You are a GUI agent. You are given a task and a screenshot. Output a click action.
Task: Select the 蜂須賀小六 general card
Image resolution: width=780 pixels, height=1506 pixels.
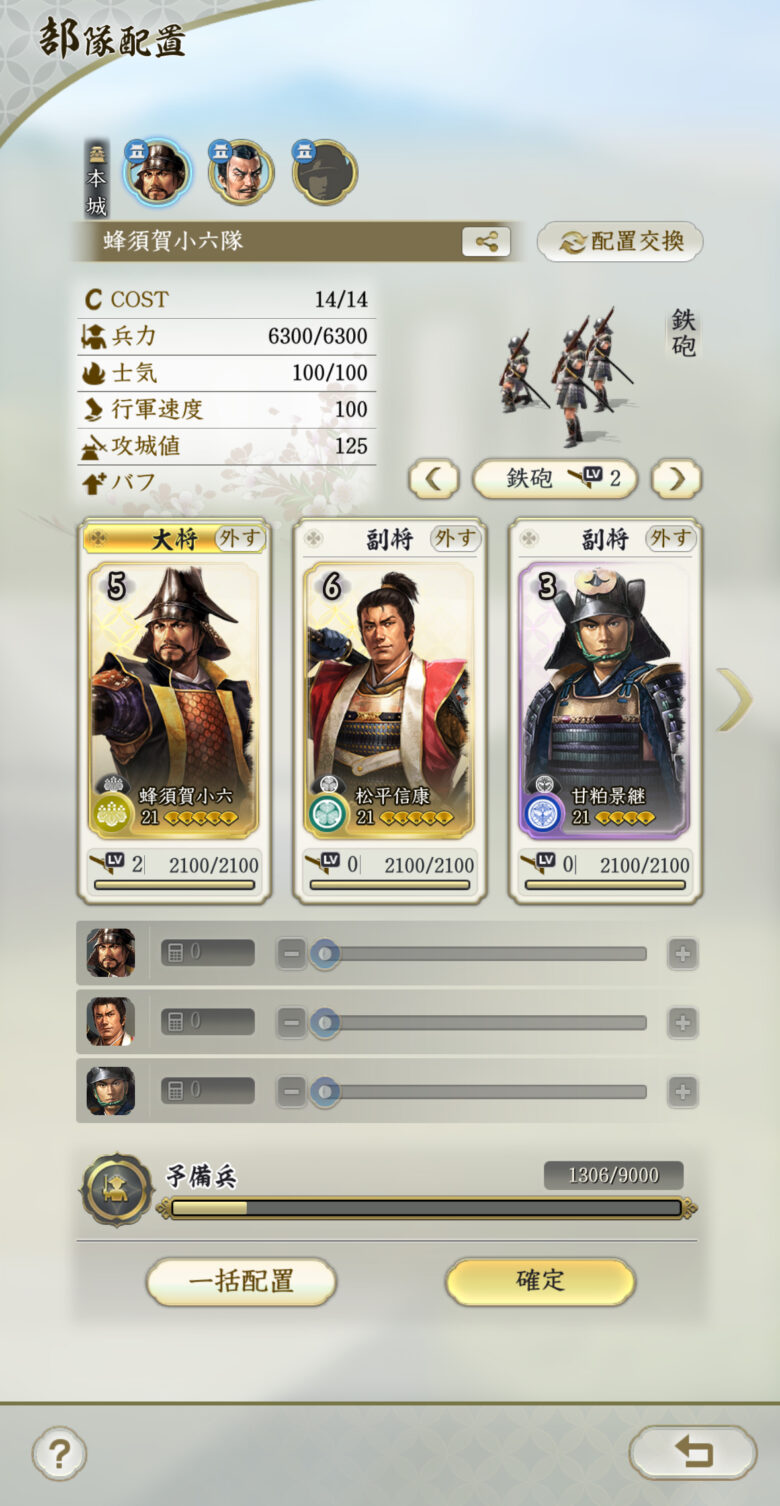click(174, 700)
